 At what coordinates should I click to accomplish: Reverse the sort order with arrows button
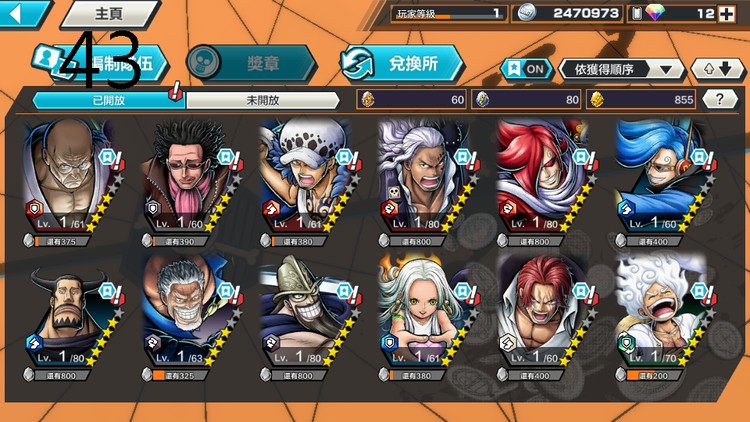[718, 69]
